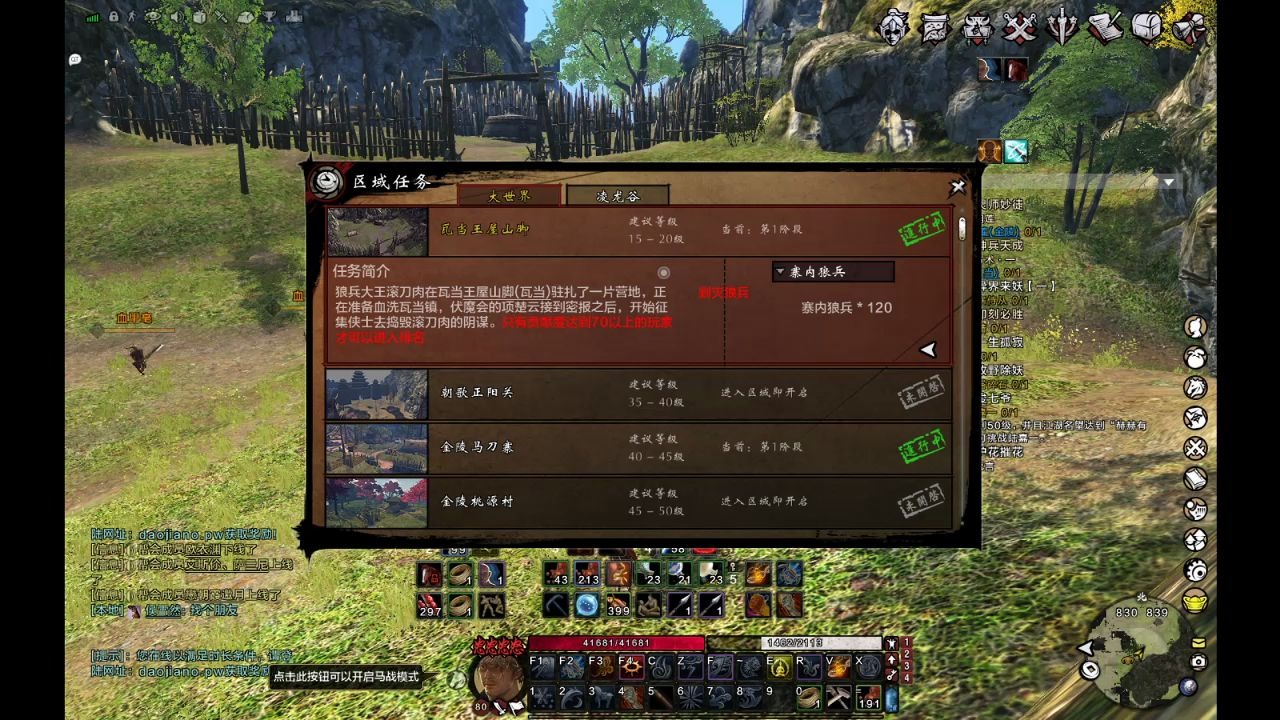Click the arrow beside the minimap
1280x720 pixels.
tap(1085, 650)
